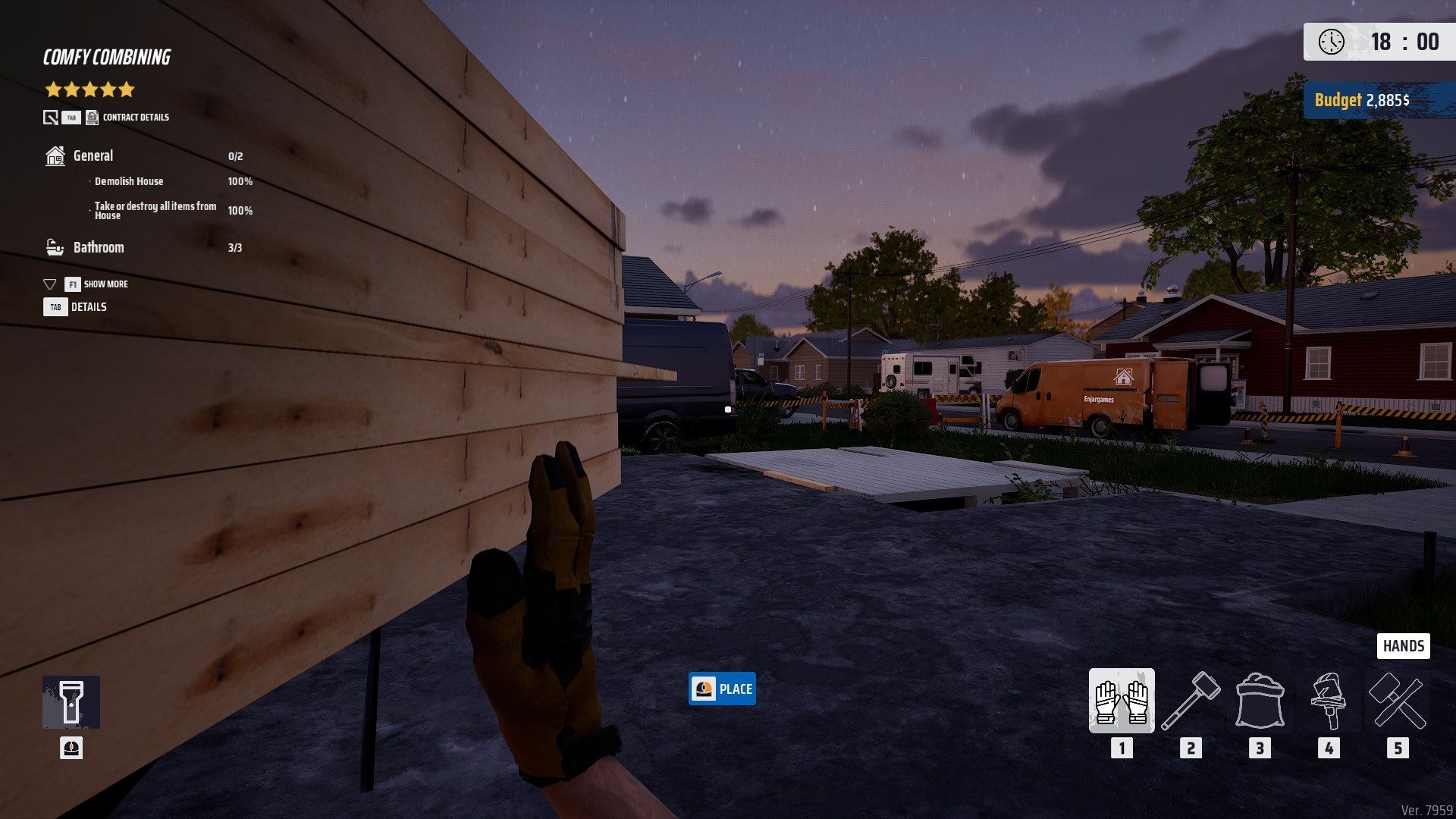Viewport: 1456px width, 819px height.
Task: Select the Hands gloves tool slot
Action: pyautogui.click(x=1122, y=701)
